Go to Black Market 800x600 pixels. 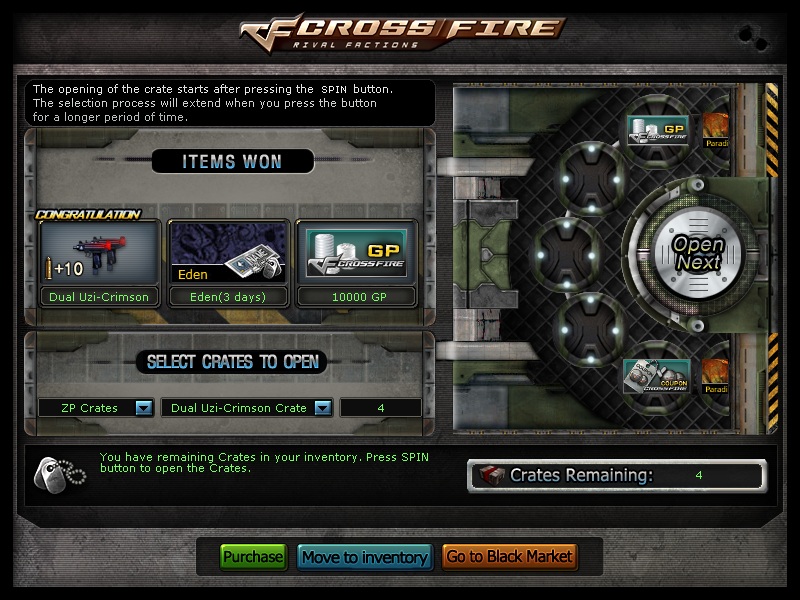point(509,557)
